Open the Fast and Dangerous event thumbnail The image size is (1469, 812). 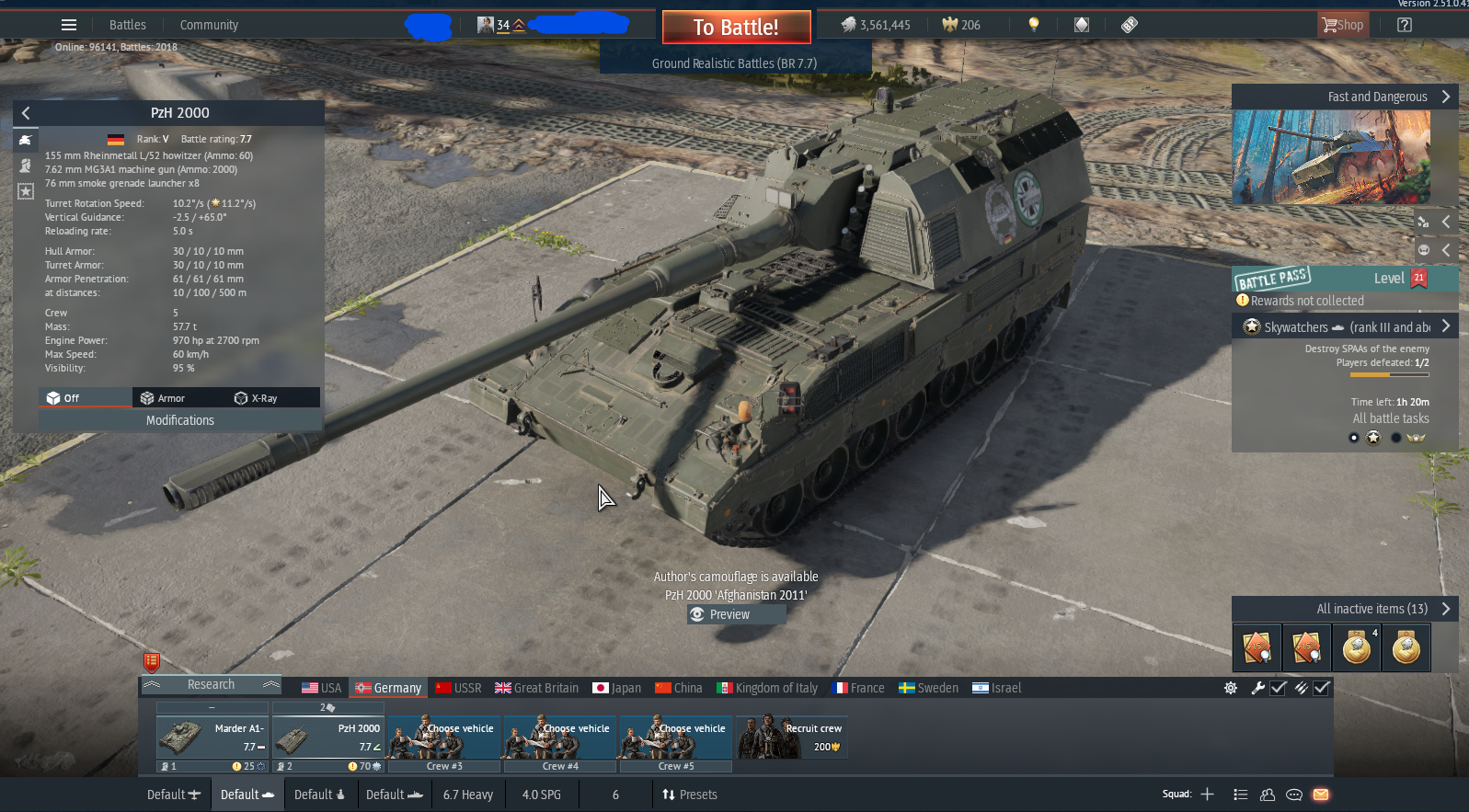coord(1331,157)
